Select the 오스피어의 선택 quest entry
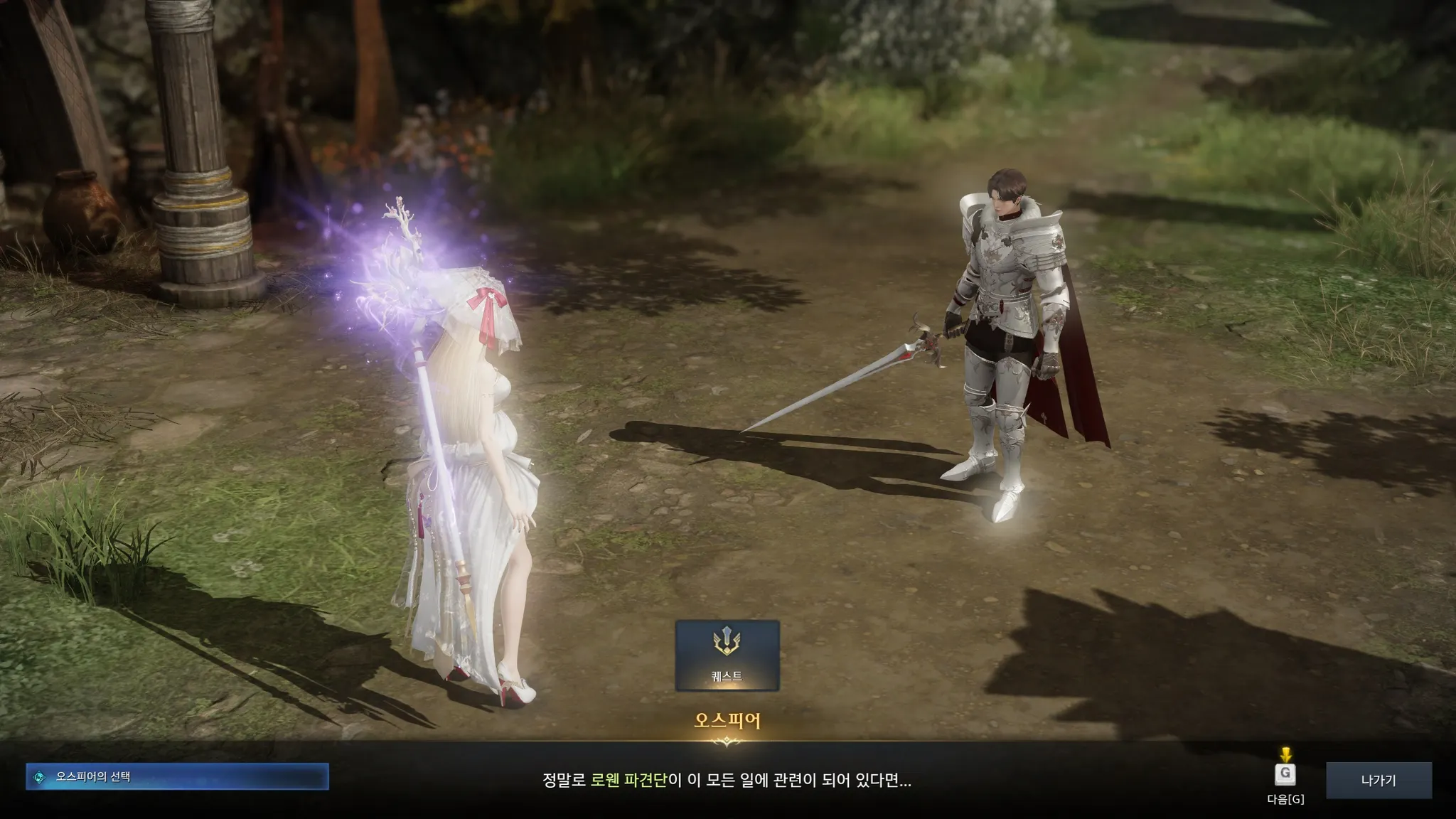Viewport: 1456px width, 819px height. (177, 777)
